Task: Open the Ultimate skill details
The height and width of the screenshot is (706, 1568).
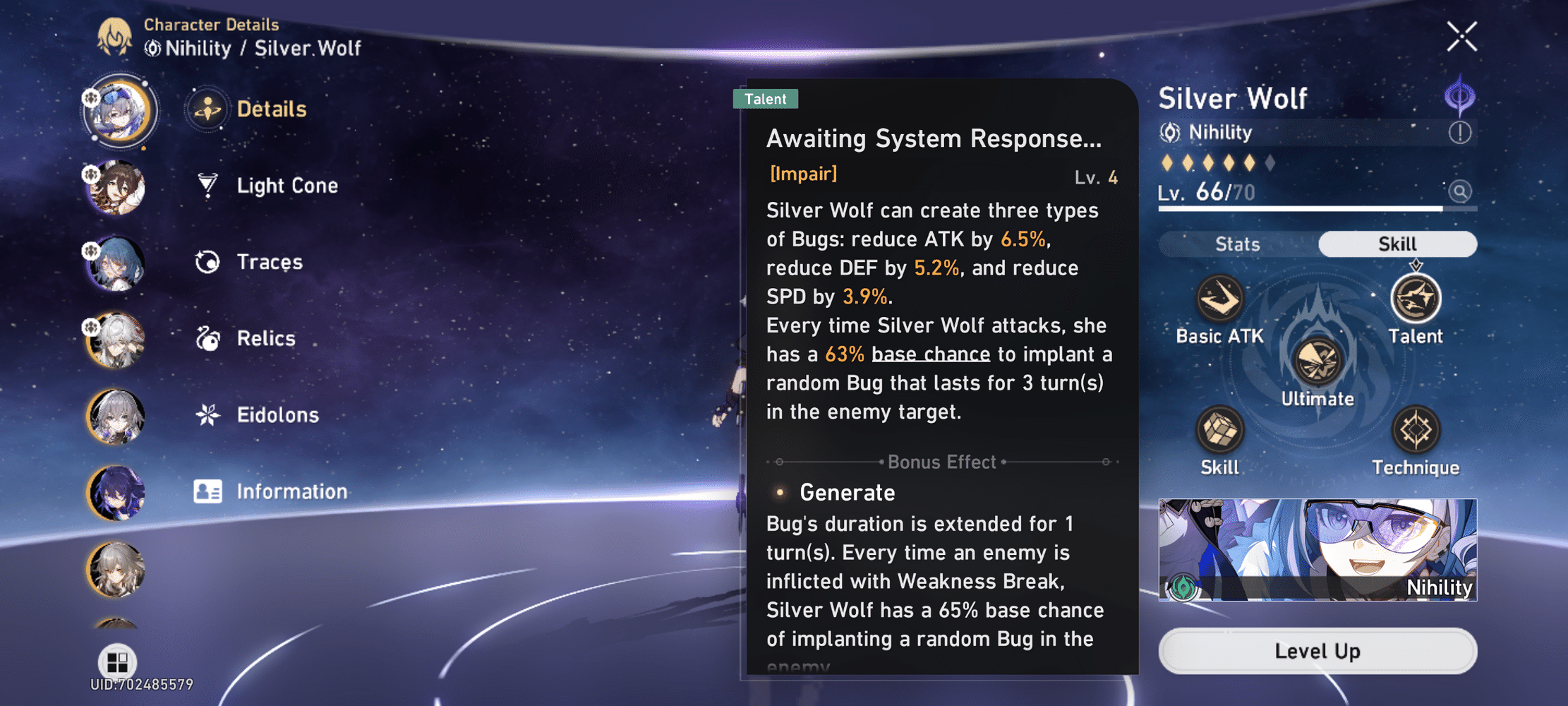Action: [x=1317, y=363]
